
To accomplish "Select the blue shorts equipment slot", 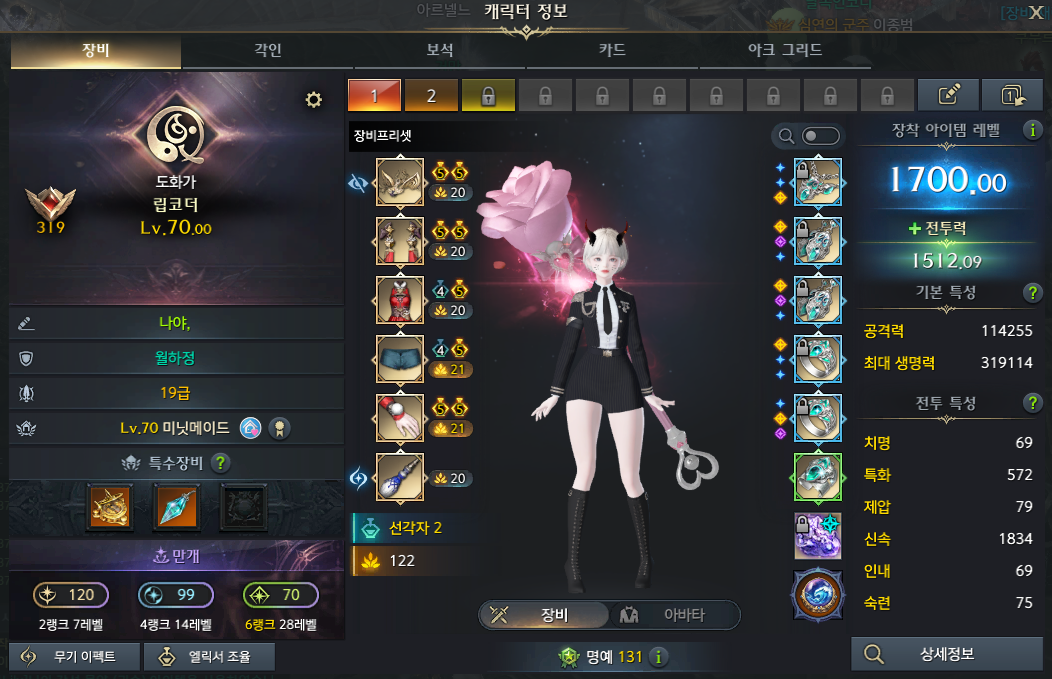I will (x=399, y=359).
